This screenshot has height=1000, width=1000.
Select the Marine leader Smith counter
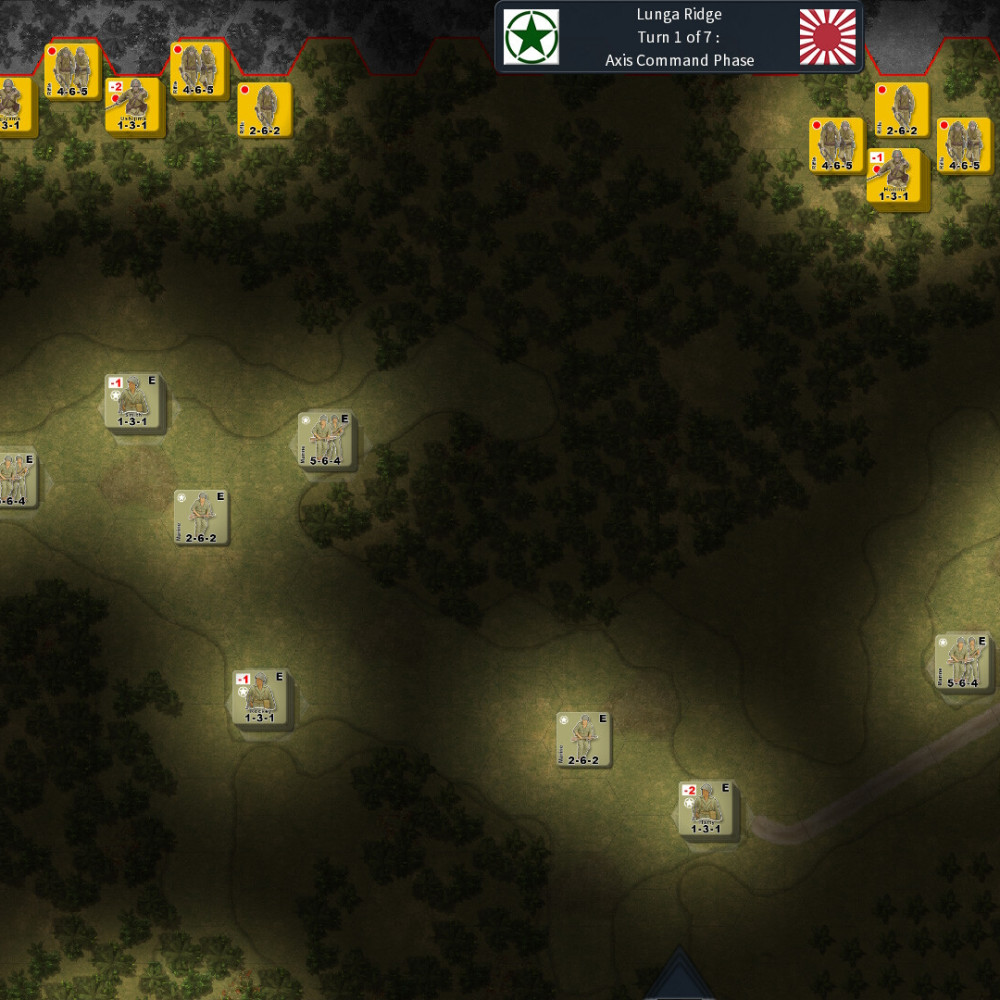(x=133, y=401)
